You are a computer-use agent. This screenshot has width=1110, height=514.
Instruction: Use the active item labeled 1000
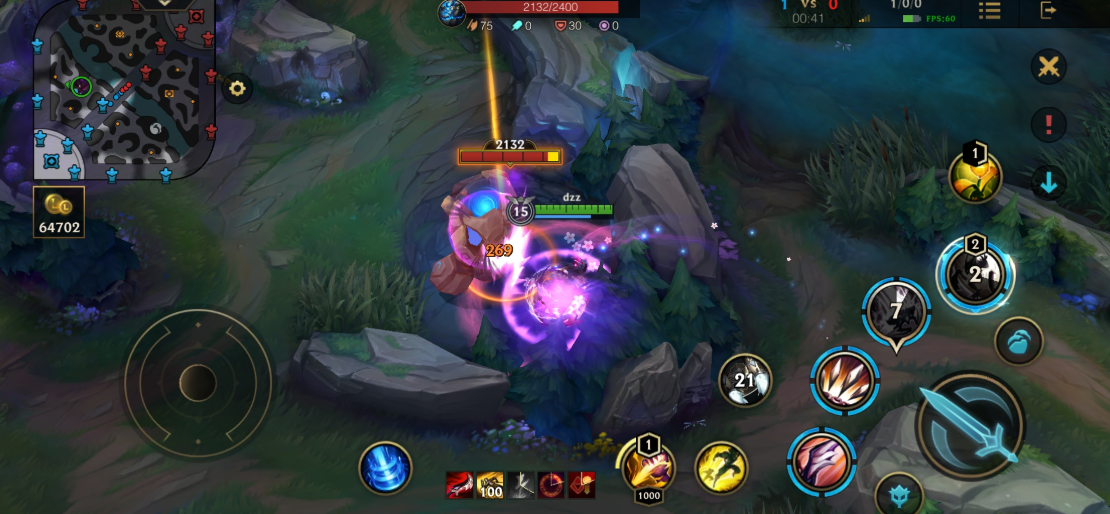[x=648, y=466]
